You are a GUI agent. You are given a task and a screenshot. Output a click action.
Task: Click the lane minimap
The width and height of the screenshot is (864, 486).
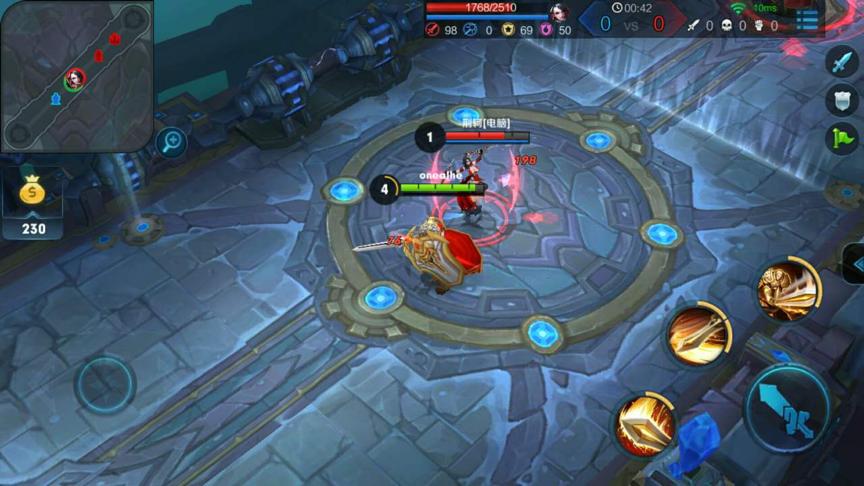pyautogui.click(x=76, y=76)
